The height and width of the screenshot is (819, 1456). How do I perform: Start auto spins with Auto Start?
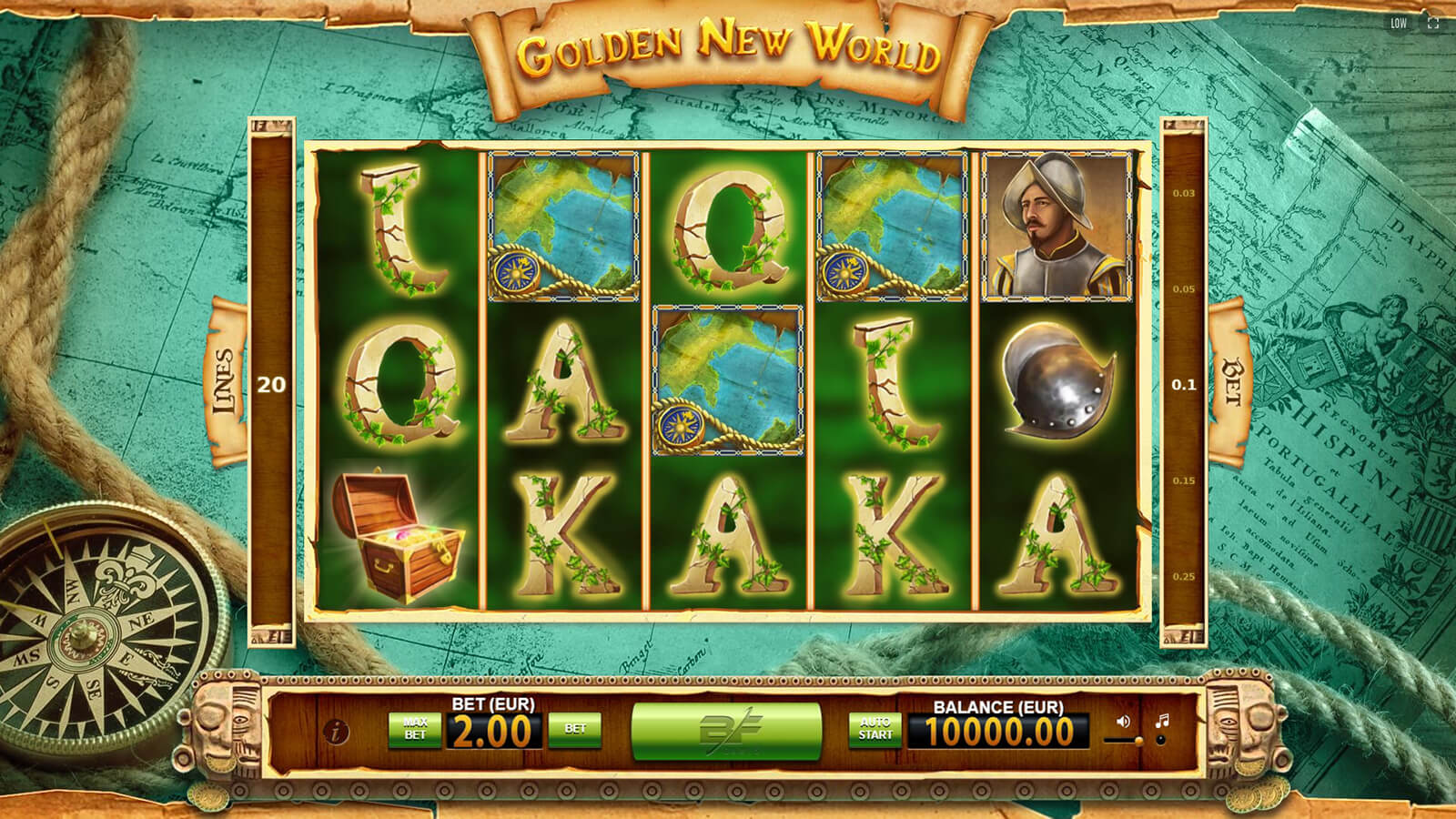[875, 730]
